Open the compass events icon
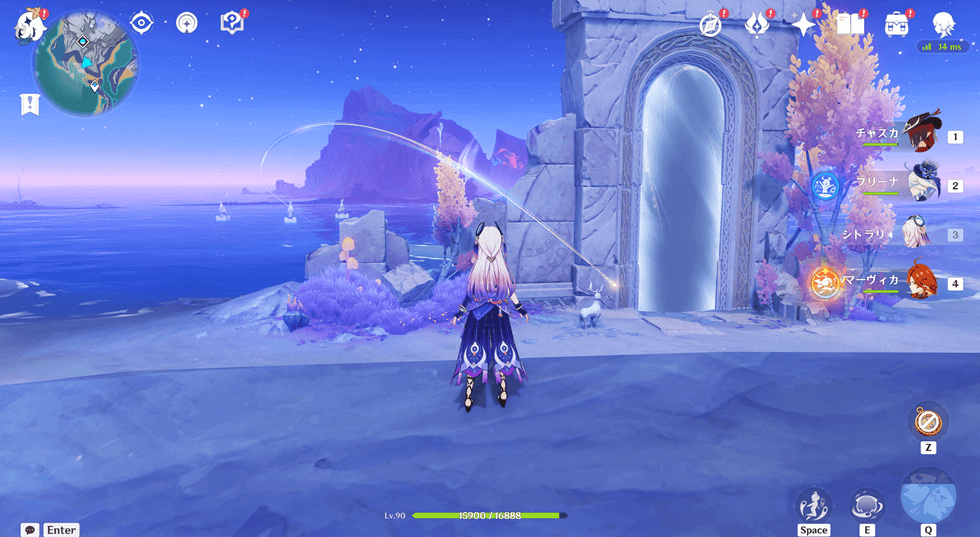The height and width of the screenshot is (537, 980). 711,25
